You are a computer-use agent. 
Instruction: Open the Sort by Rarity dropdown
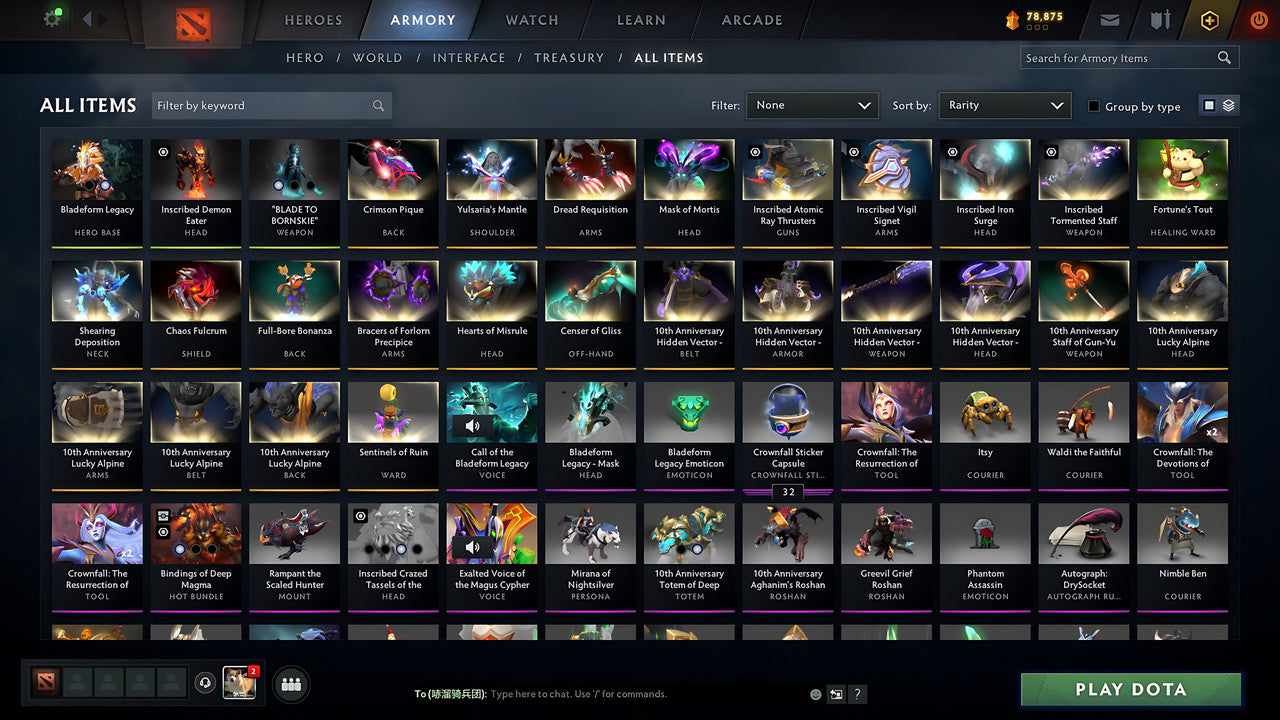click(1004, 105)
